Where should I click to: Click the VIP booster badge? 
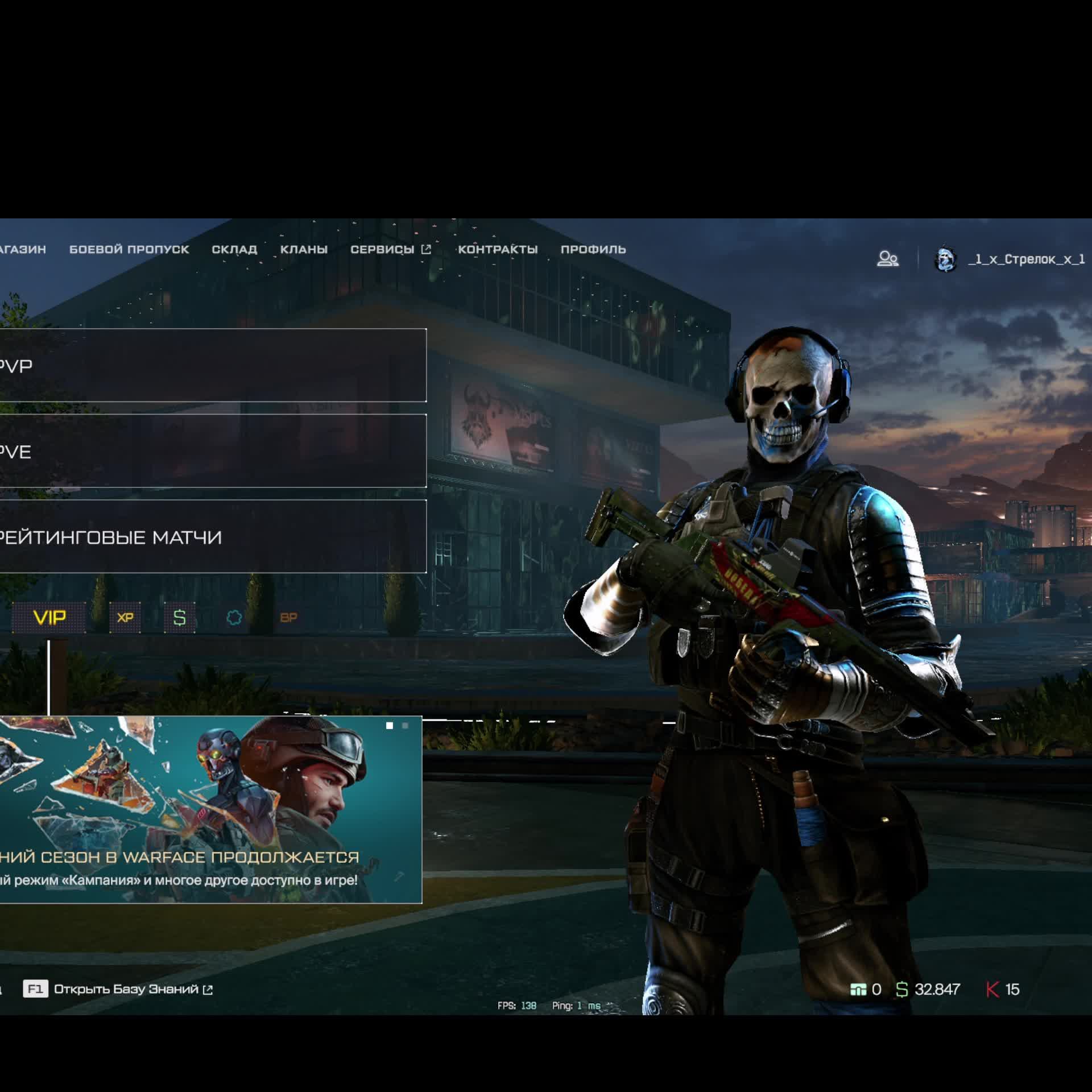(49, 618)
